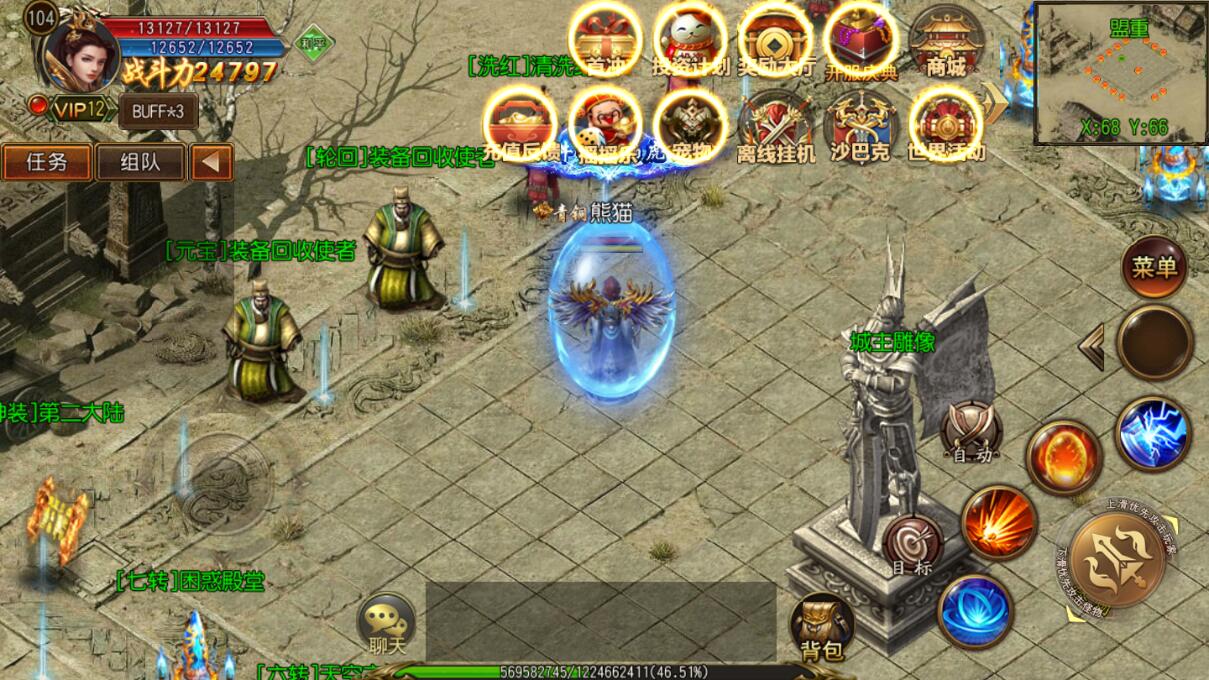Screen dimensions: 1209x680
Task: Switch to the 组队 team tab
Action: click(x=140, y=162)
